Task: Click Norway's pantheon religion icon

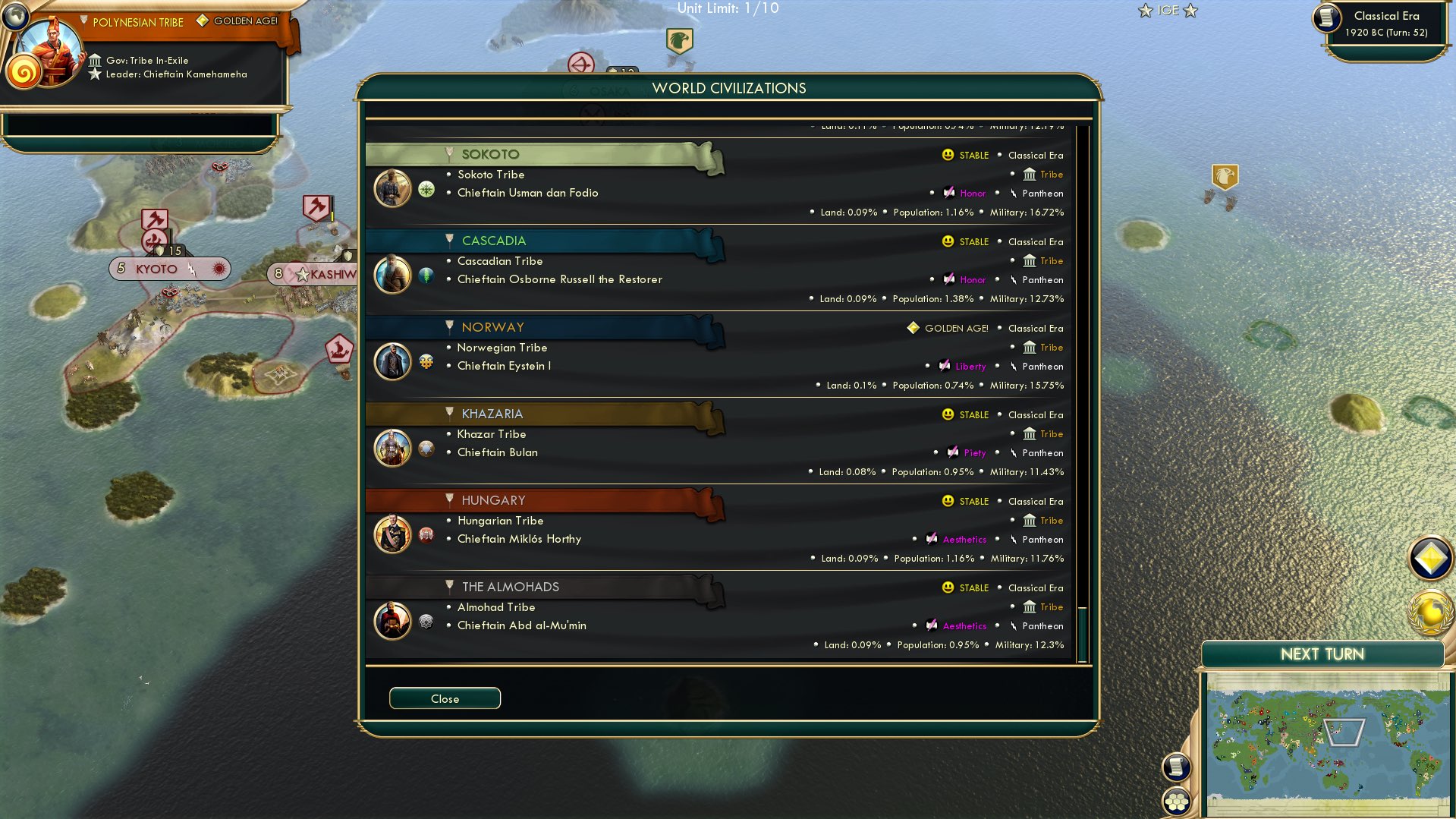Action: (1014, 367)
